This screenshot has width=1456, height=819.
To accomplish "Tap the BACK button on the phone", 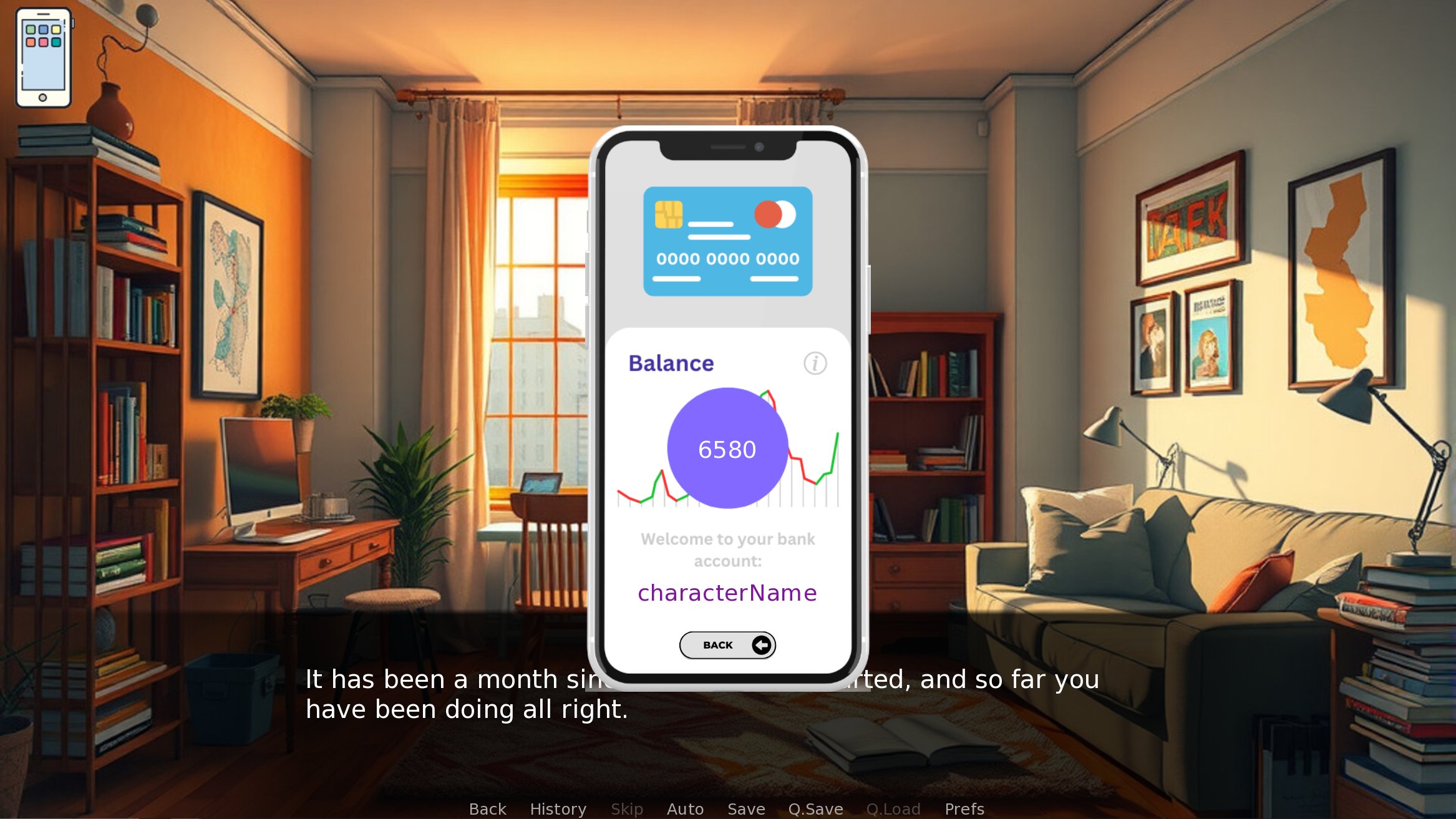I will point(727,645).
